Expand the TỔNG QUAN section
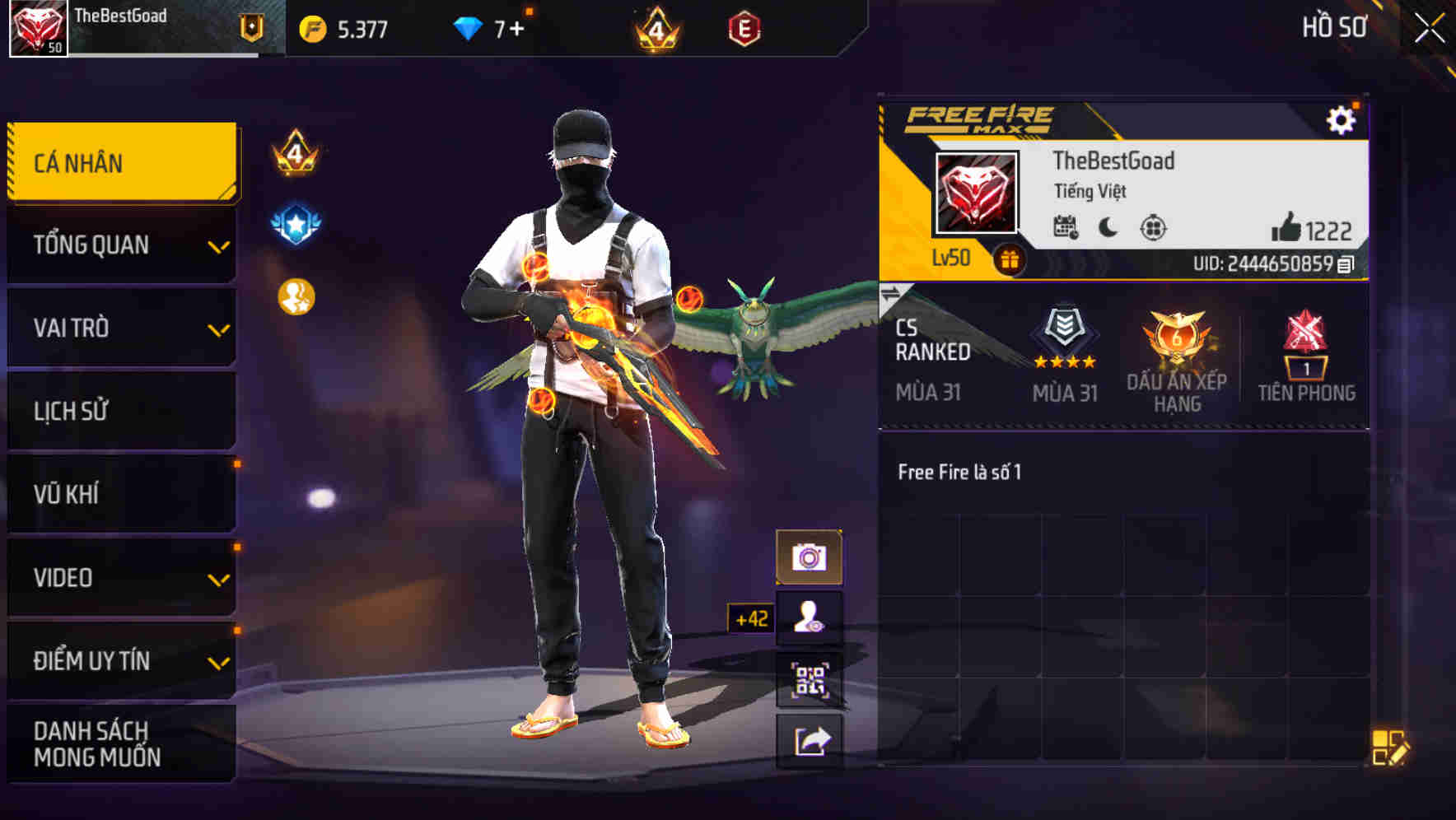Image resolution: width=1456 pixels, height=820 pixels. click(120, 245)
